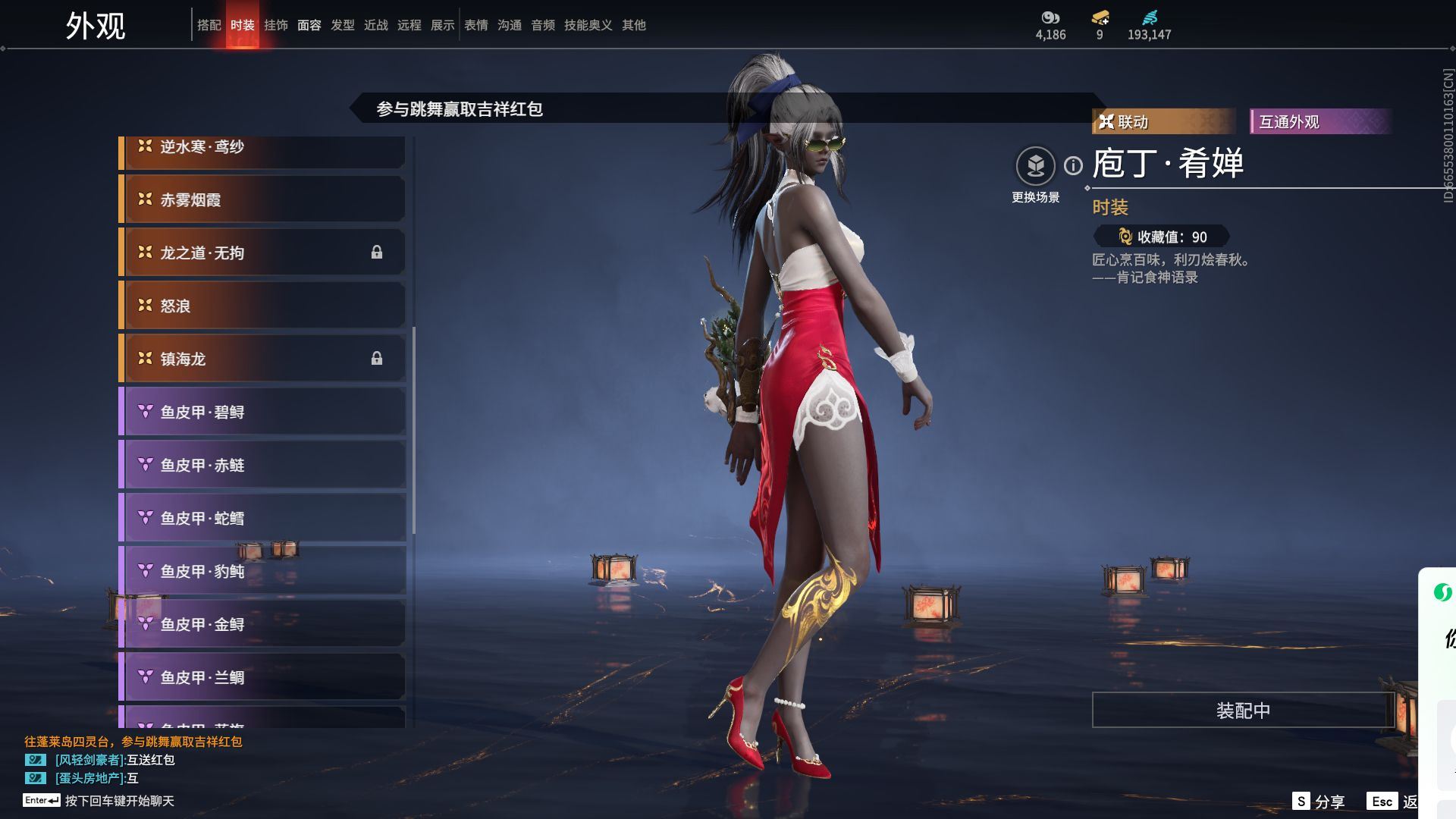Screen dimensions: 1456x819
Task: Select the 面容 tab
Action: [309, 25]
